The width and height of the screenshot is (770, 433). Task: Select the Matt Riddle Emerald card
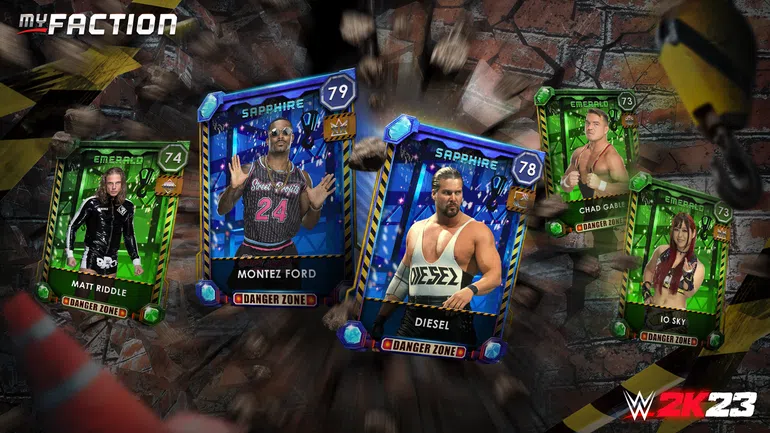pyautogui.click(x=110, y=228)
